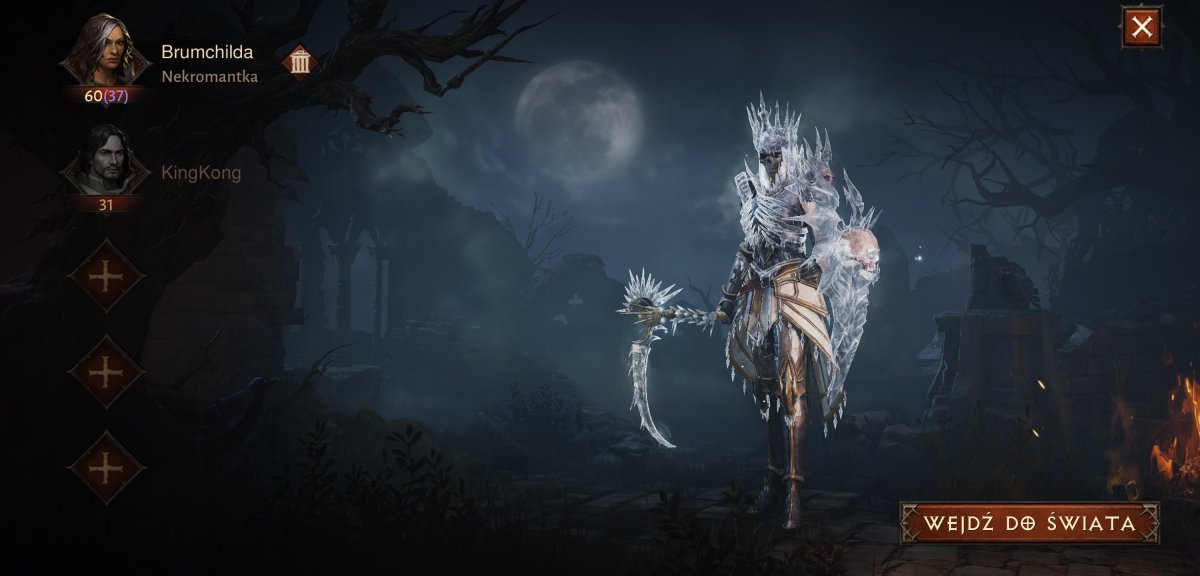Select the Brumchilda necromancer character
This screenshot has height=576, width=1200.
(105, 52)
